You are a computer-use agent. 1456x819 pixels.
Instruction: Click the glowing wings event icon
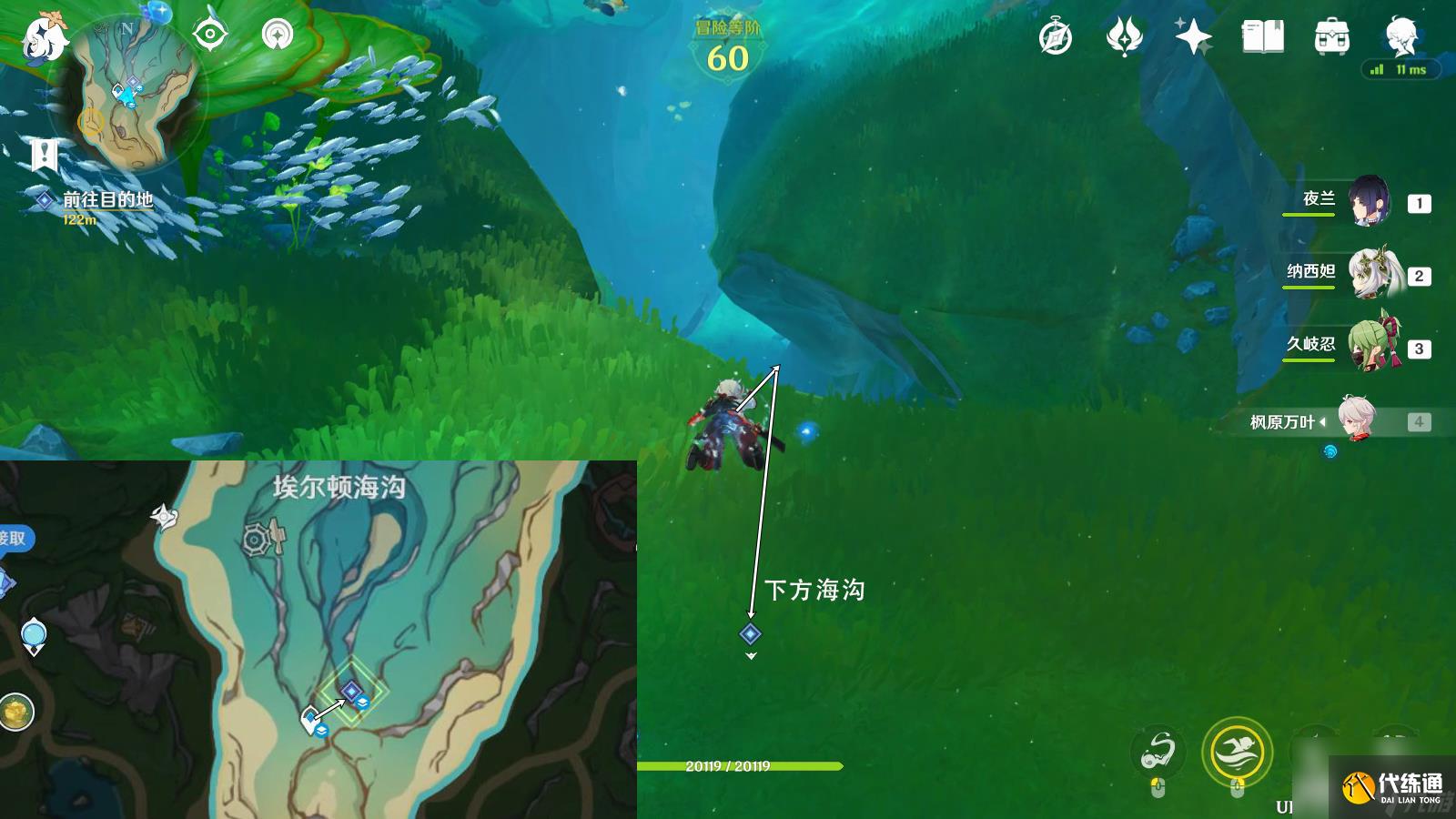coord(1125,36)
